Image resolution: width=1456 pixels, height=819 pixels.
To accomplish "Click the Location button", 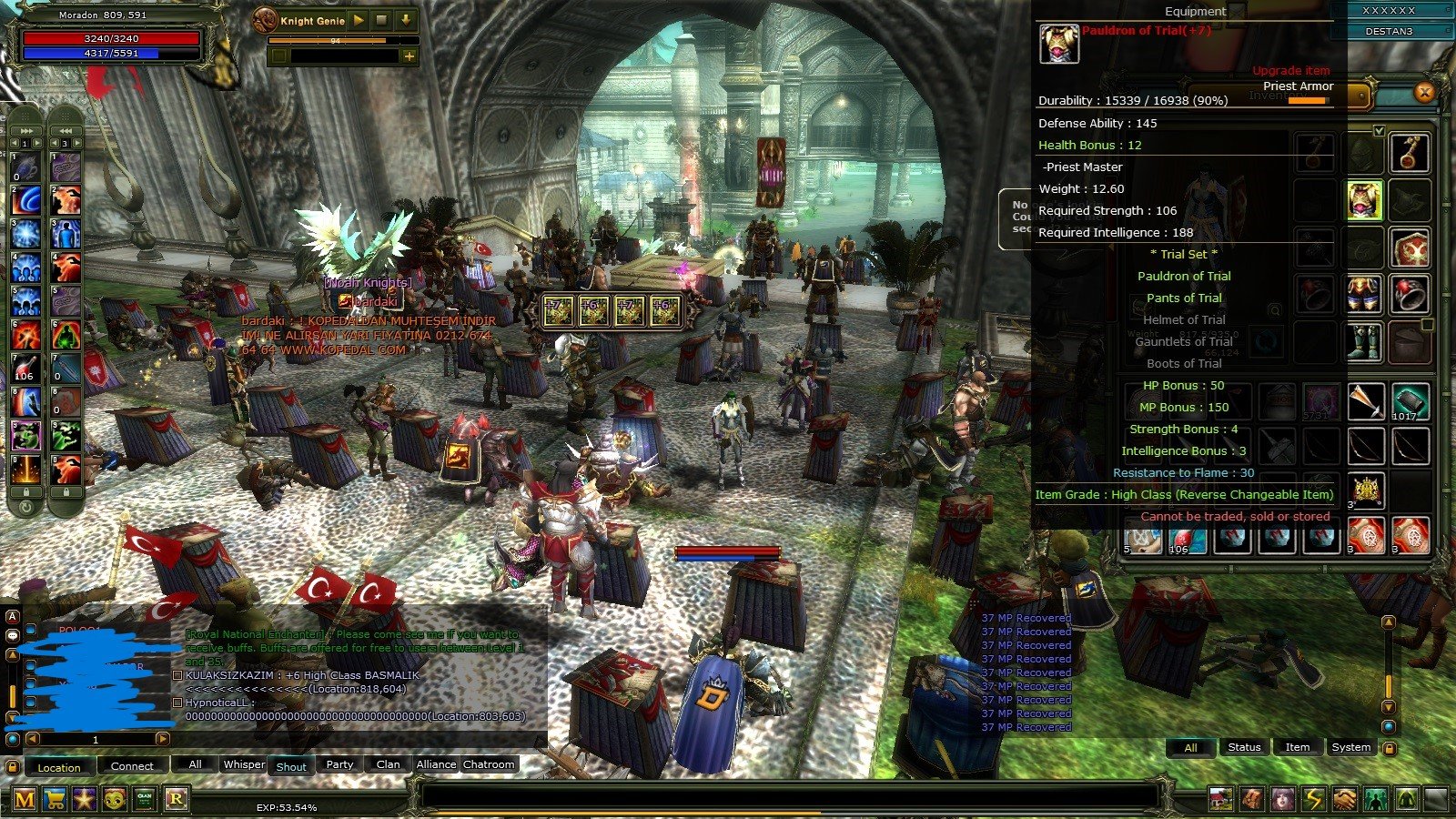I will 59,767.
